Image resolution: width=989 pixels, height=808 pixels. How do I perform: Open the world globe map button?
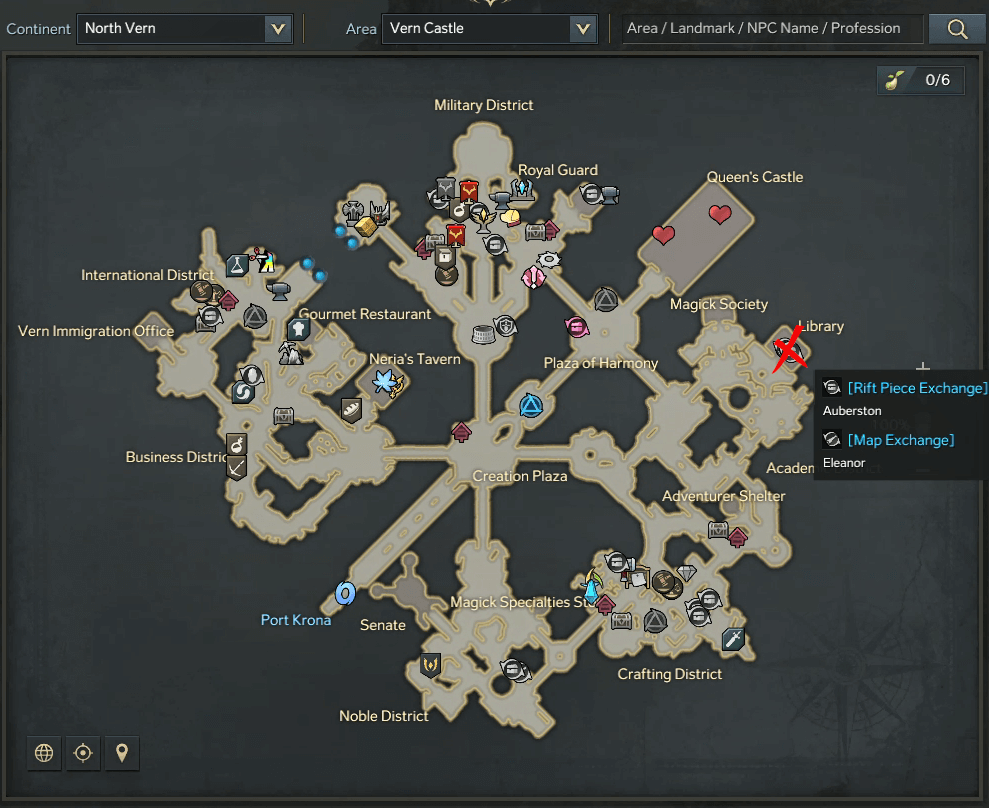pos(44,753)
